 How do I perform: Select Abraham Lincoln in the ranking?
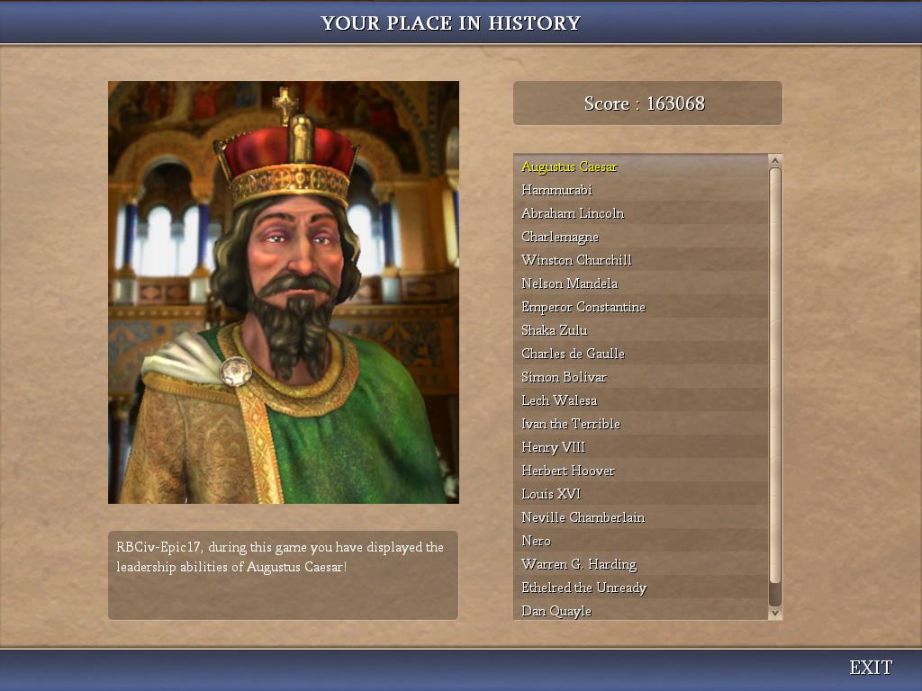(x=572, y=213)
